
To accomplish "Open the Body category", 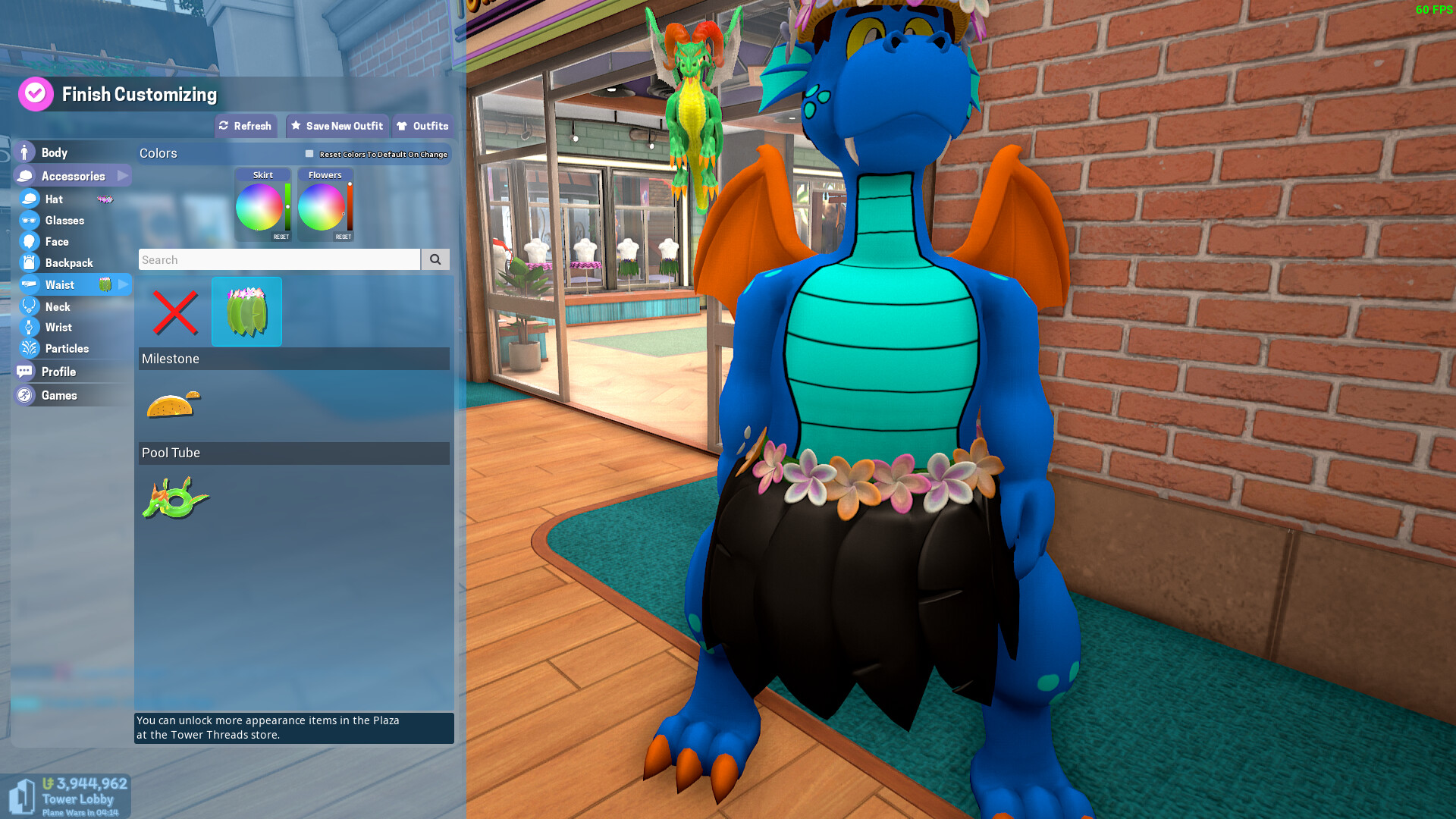I will (x=55, y=152).
